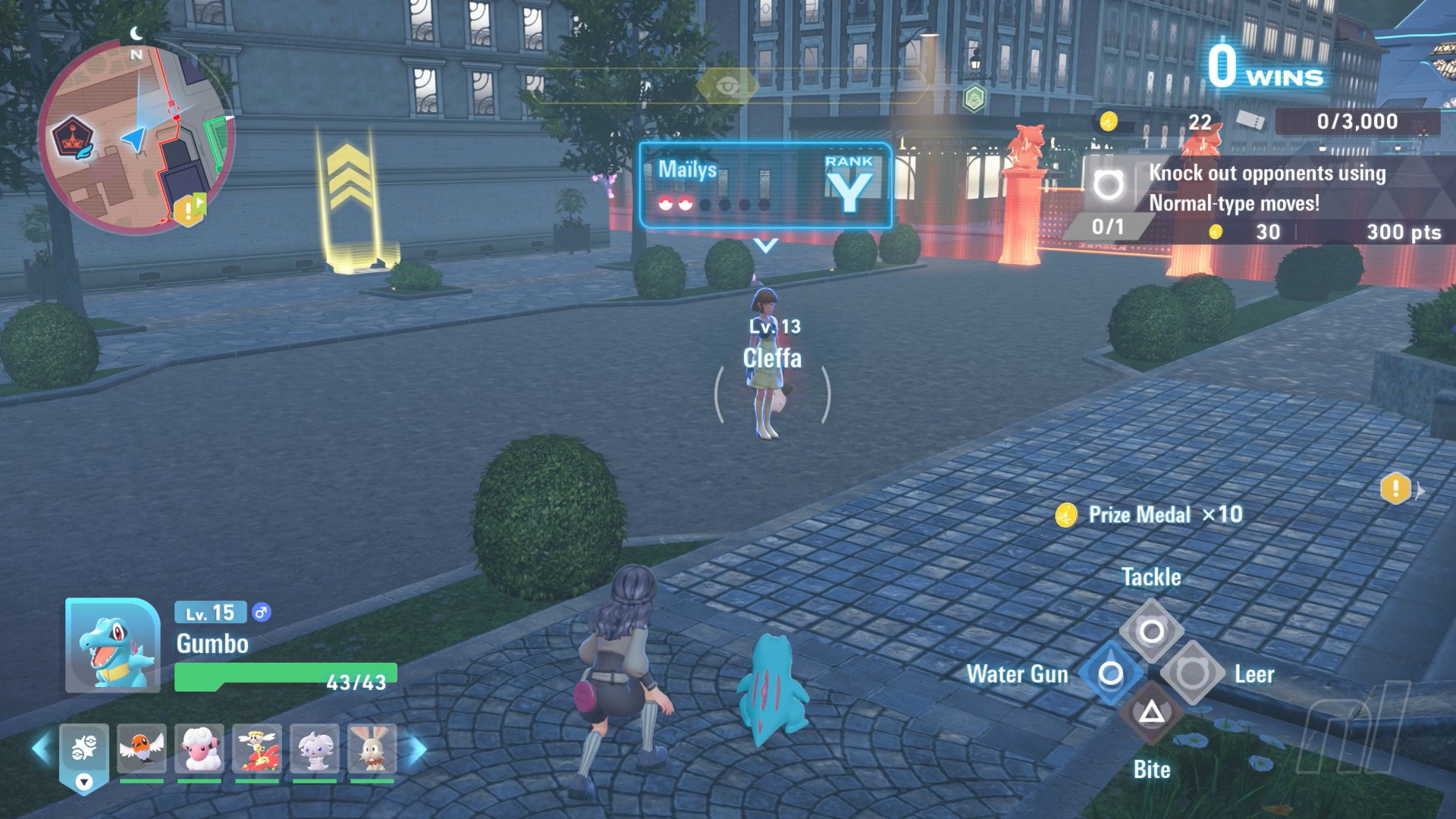Activate the Water Gun move
Screen dimensions: 1456x819
pos(1110,673)
